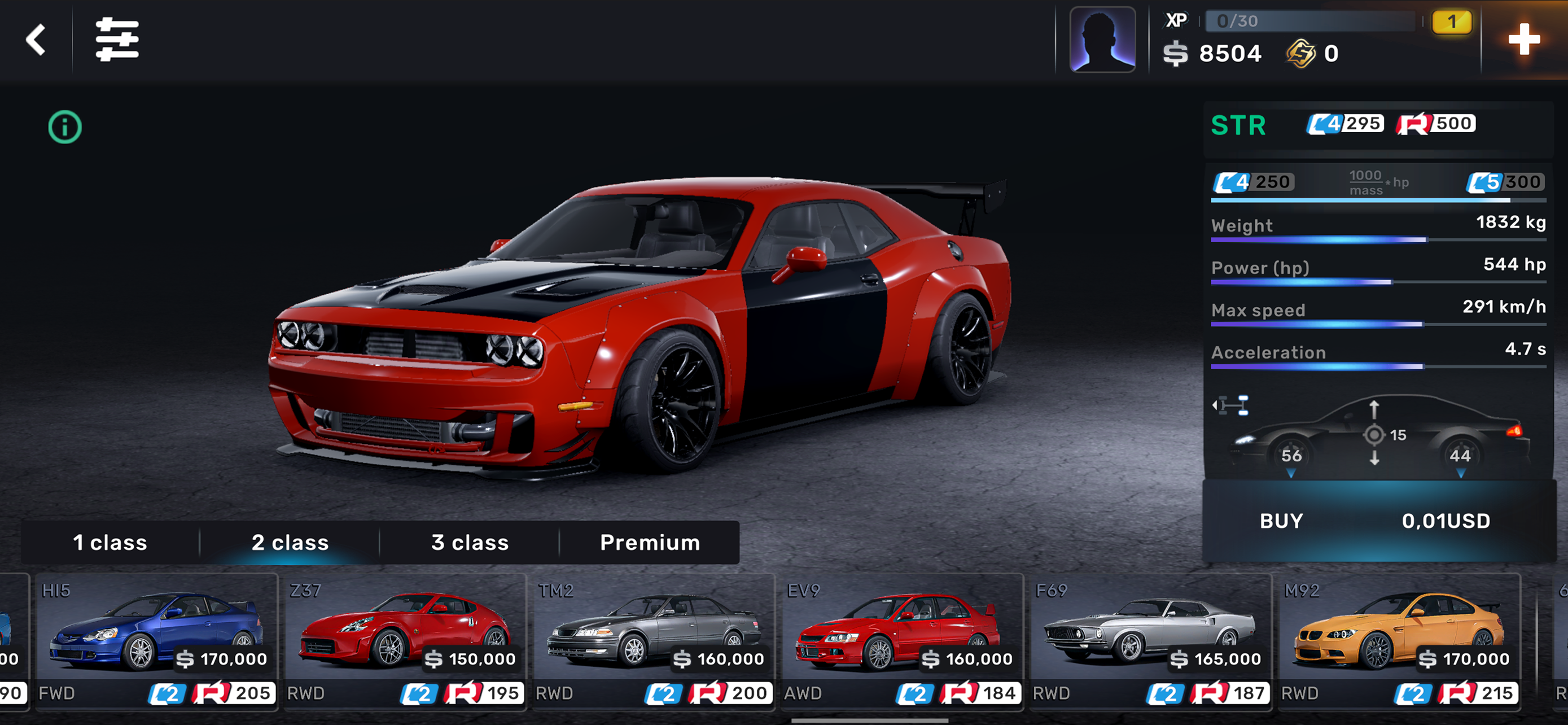The image size is (1568, 725).
Task: Tap the plus button to add currency
Action: pos(1523,40)
